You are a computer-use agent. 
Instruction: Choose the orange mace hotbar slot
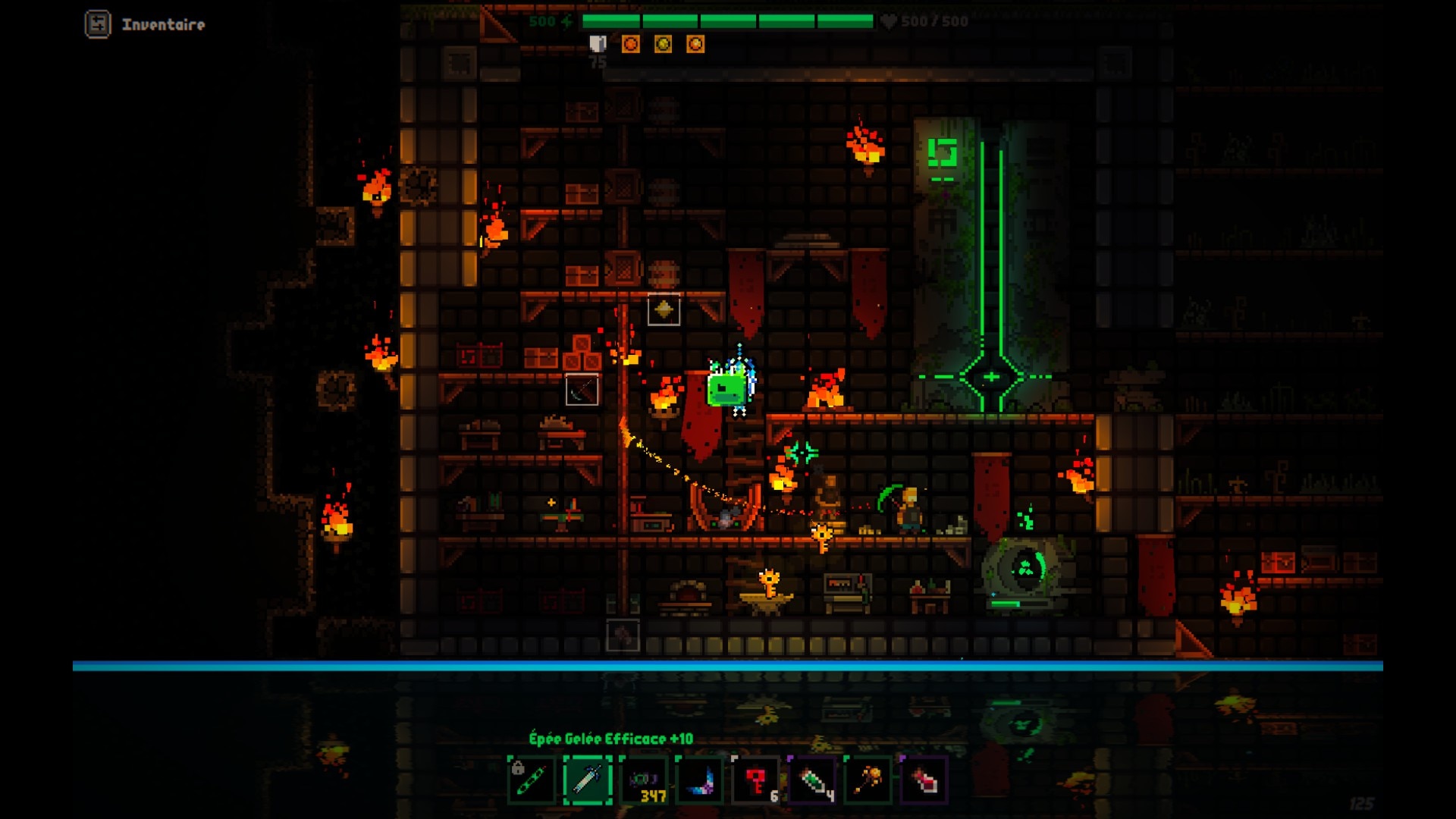click(868, 780)
